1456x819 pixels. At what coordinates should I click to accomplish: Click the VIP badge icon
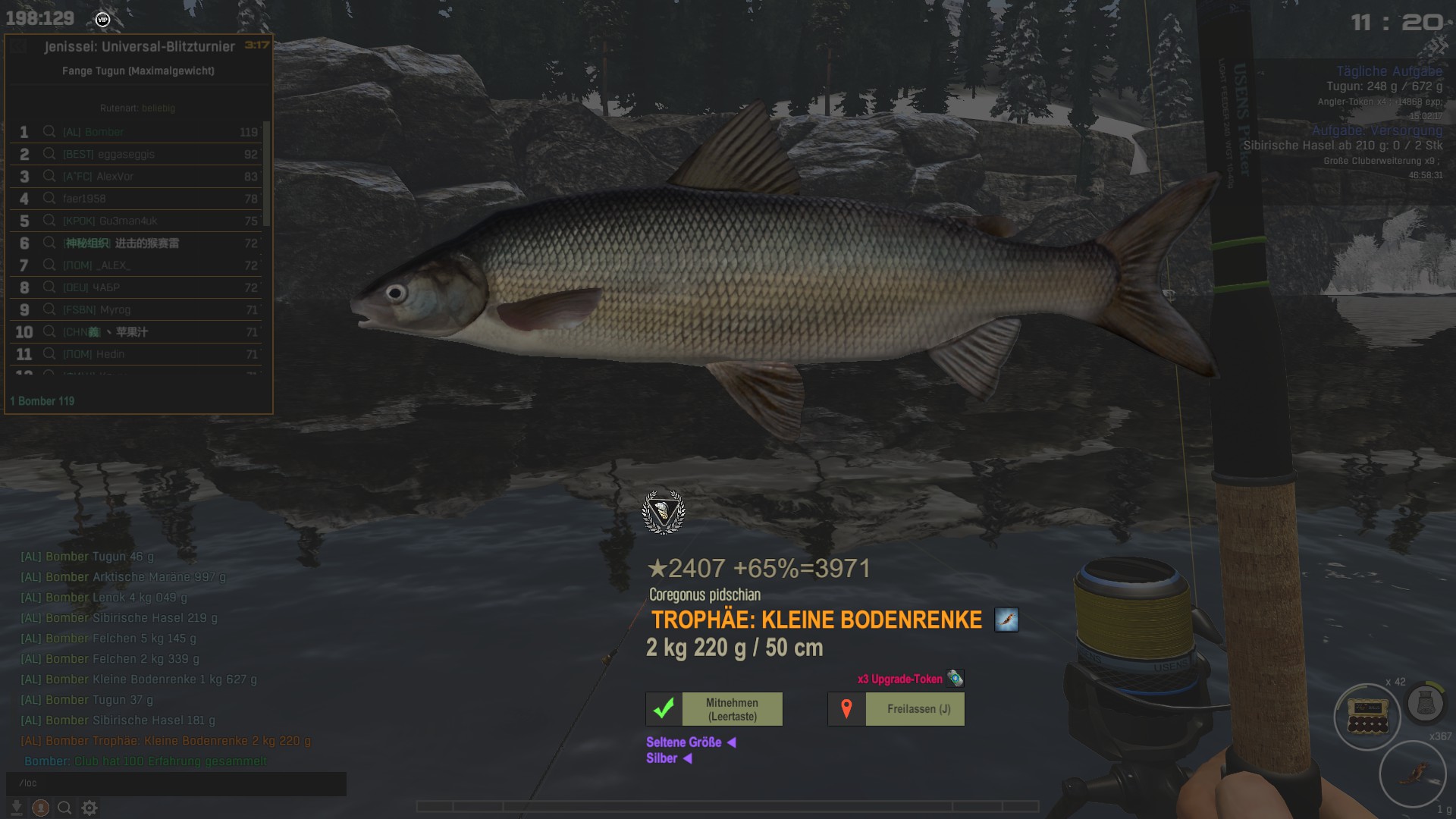click(103, 19)
